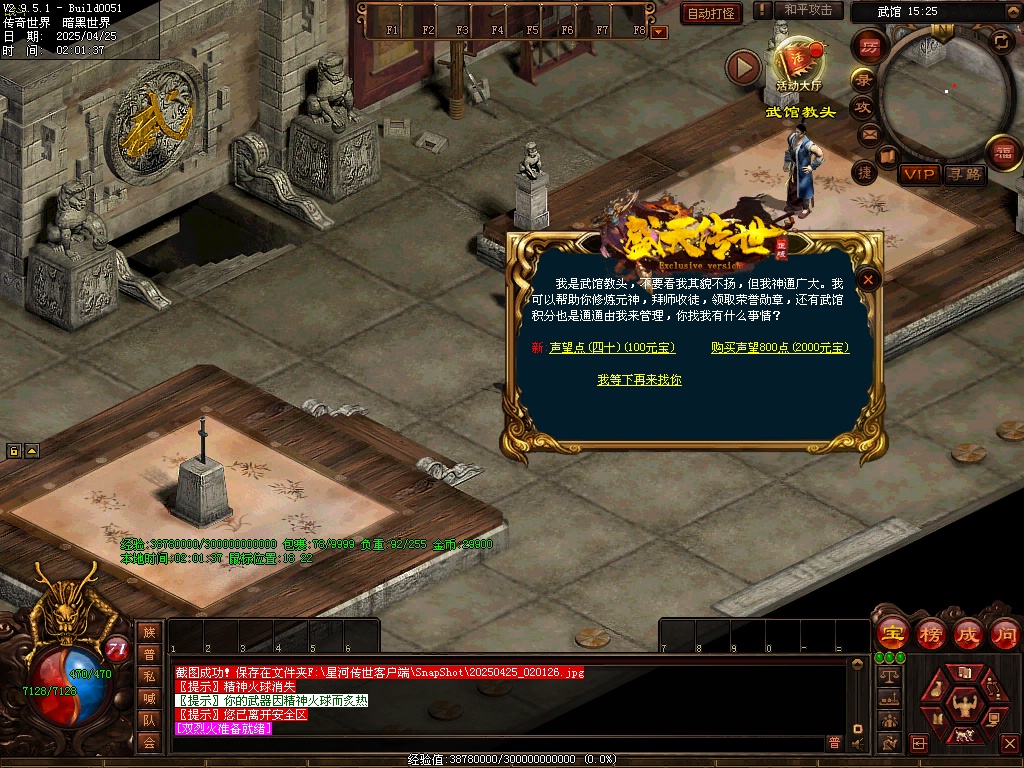Open the character panel with muscular figure icon
This screenshot has width=1024, height=768.
pos(964,699)
